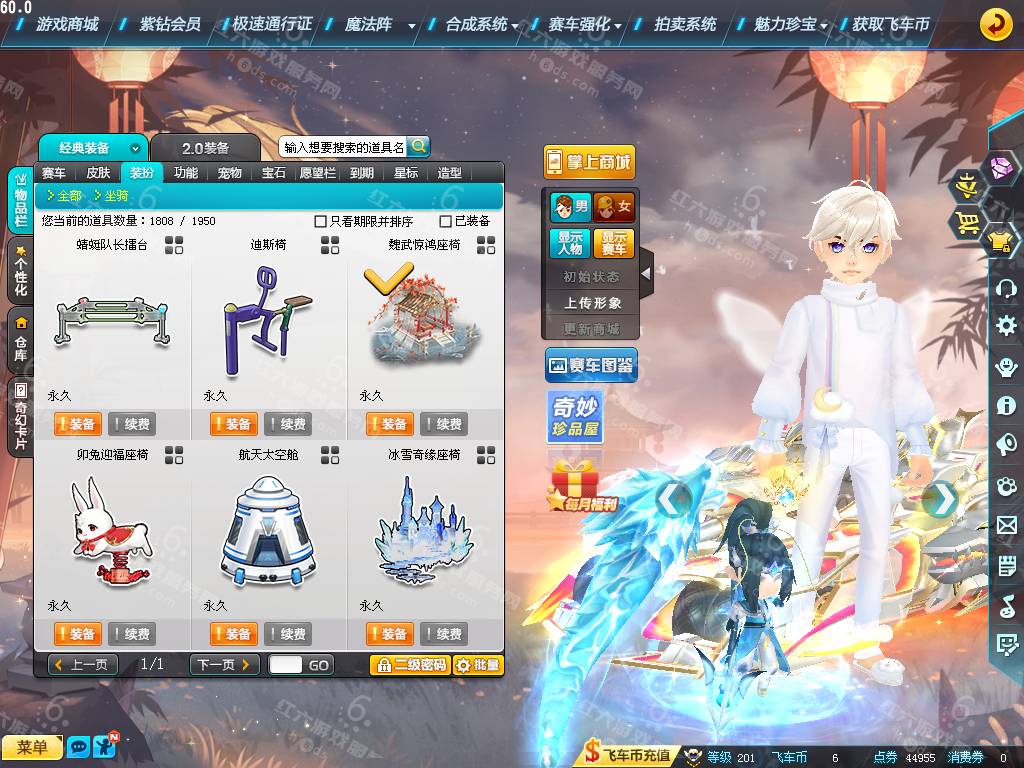The image size is (1024, 768).
Task: Toggle the 已装备 equipped checkbox
Action: pos(446,221)
